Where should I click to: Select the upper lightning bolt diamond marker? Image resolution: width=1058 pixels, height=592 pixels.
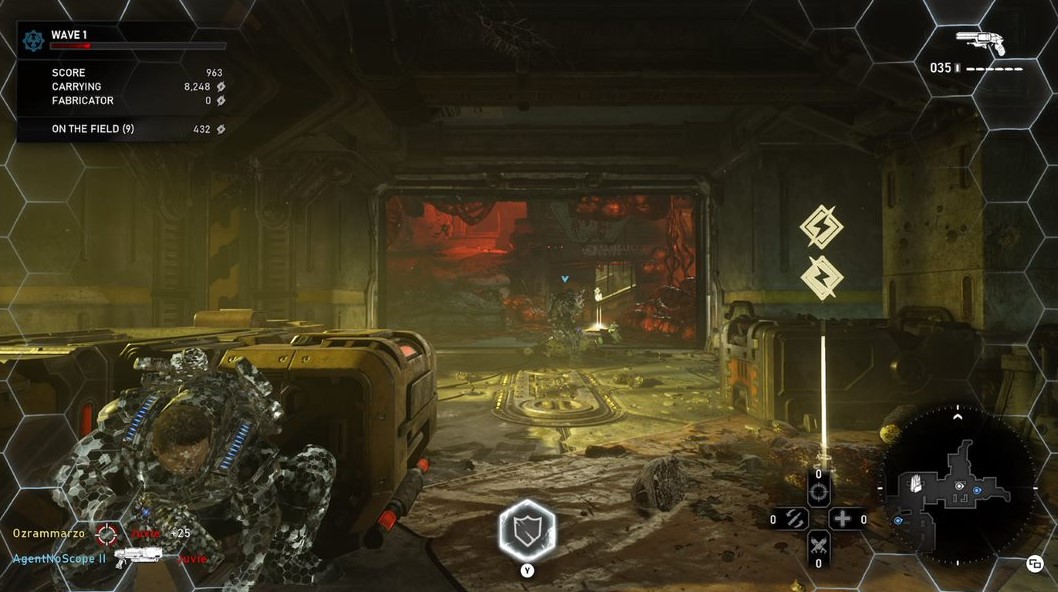(x=821, y=227)
